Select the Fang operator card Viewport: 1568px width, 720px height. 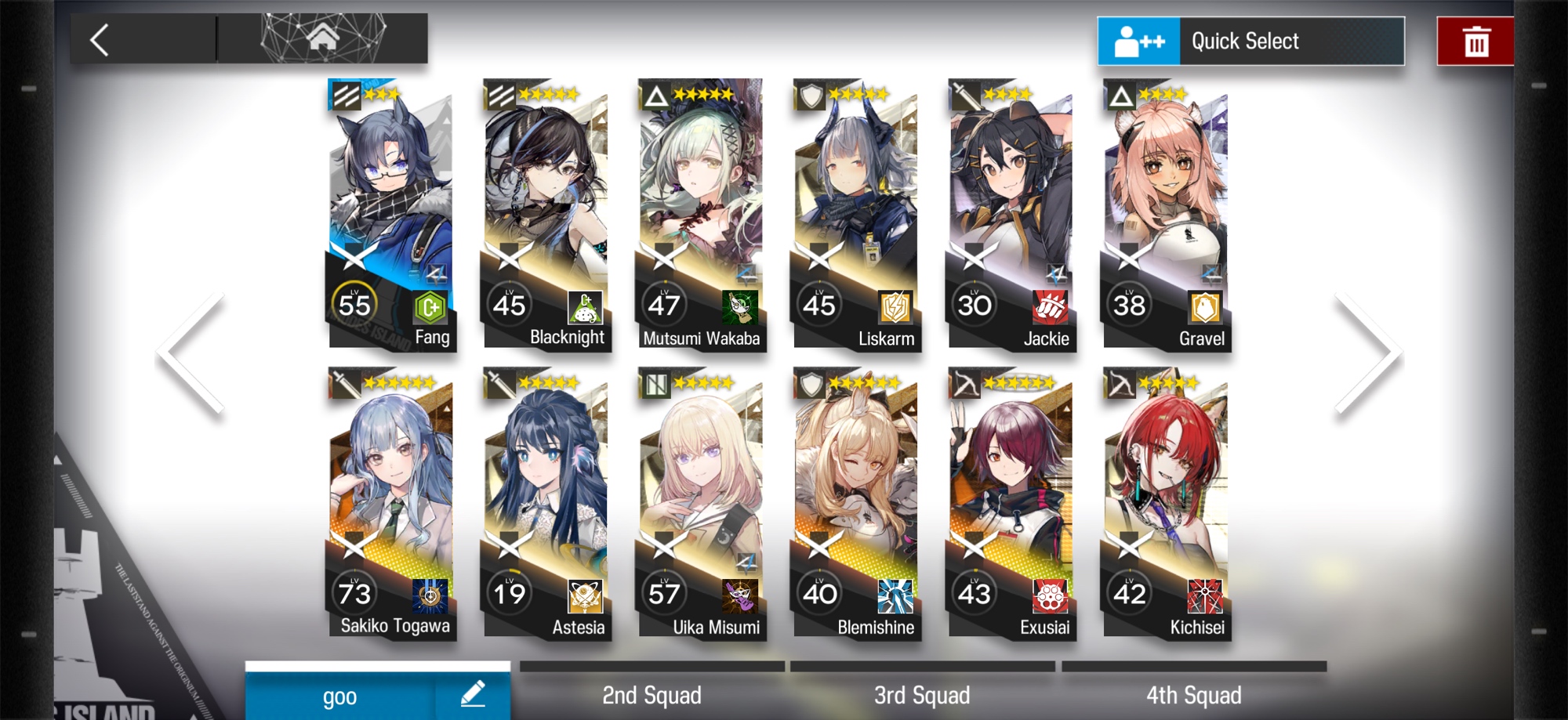point(390,212)
